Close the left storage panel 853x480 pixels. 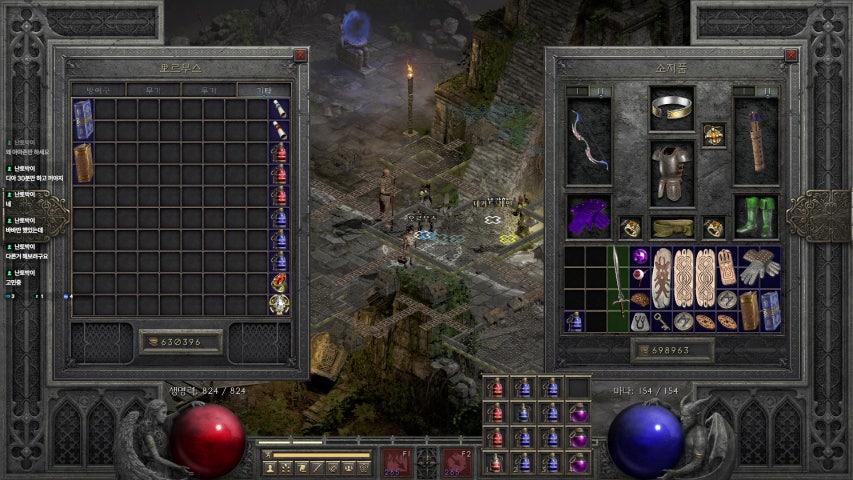tap(300, 56)
